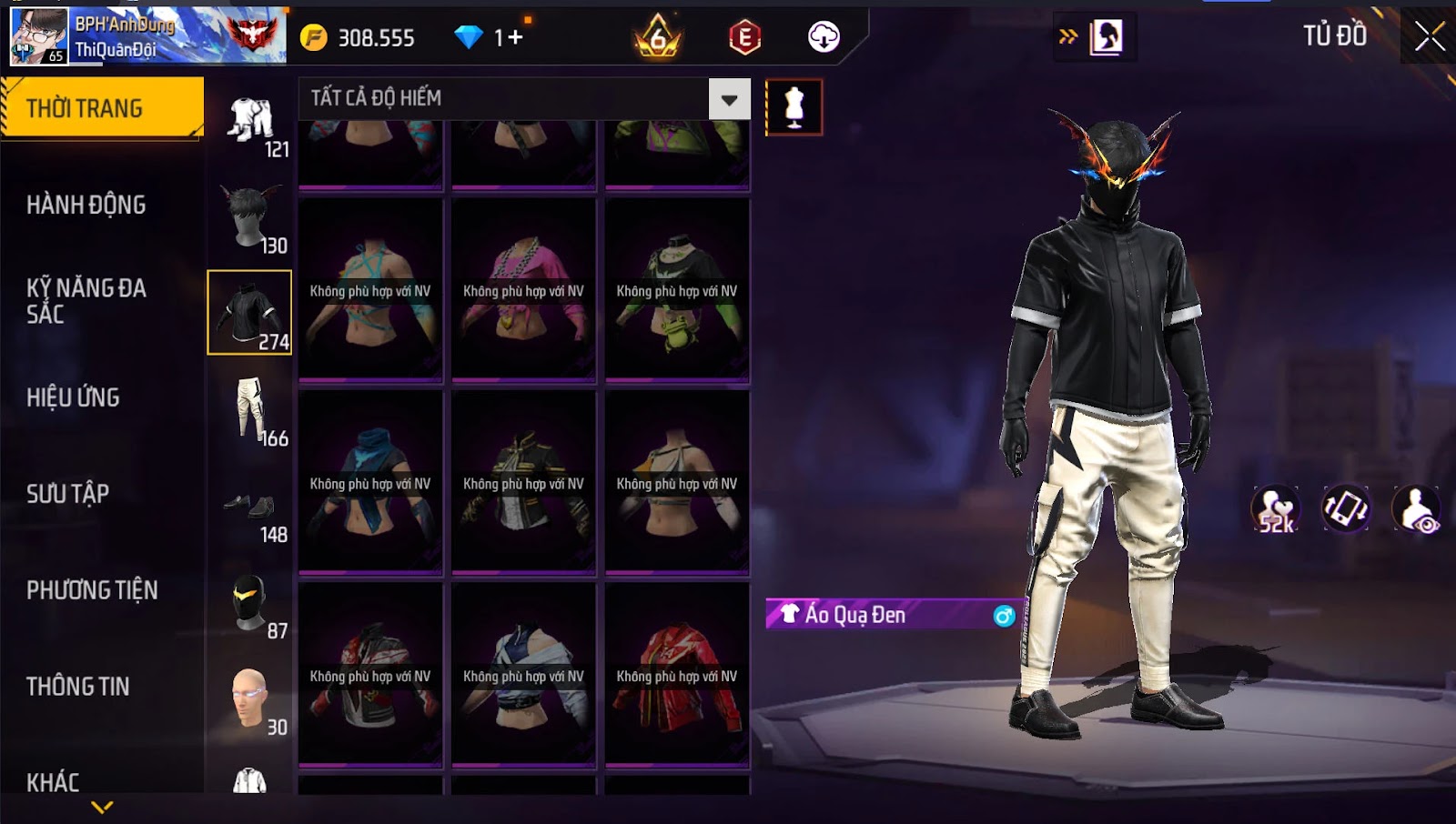The height and width of the screenshot is (824, 1456).
Task: Switch to the Khác tab
Action: click(53, 782)
